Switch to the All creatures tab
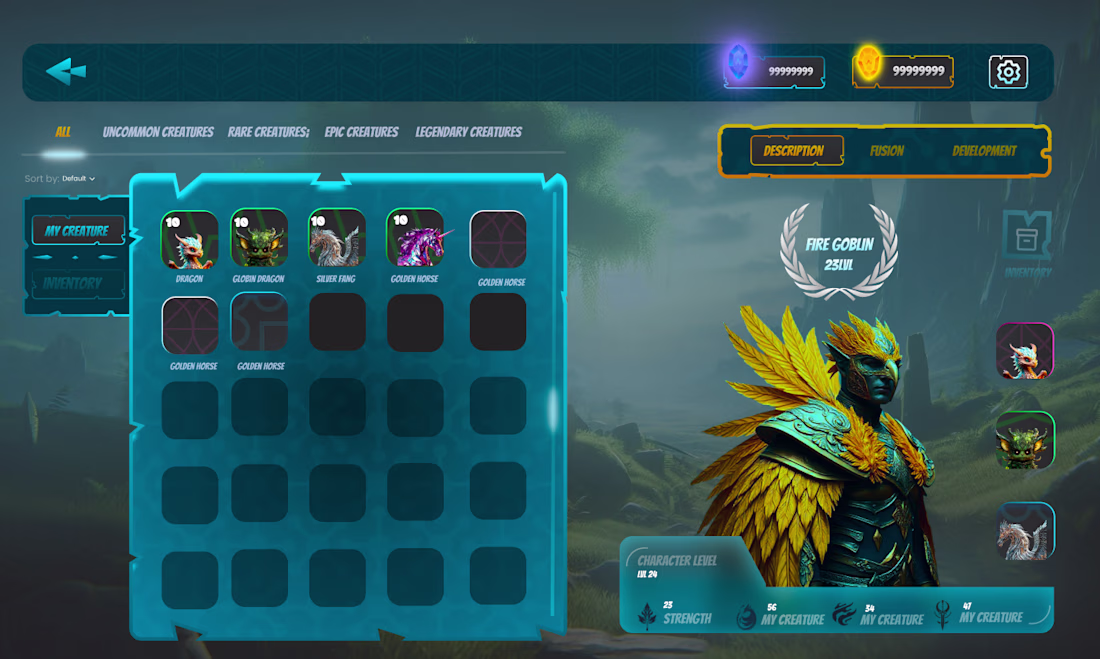The height and width of the screenshot is (659, 1100). (63, 132)
